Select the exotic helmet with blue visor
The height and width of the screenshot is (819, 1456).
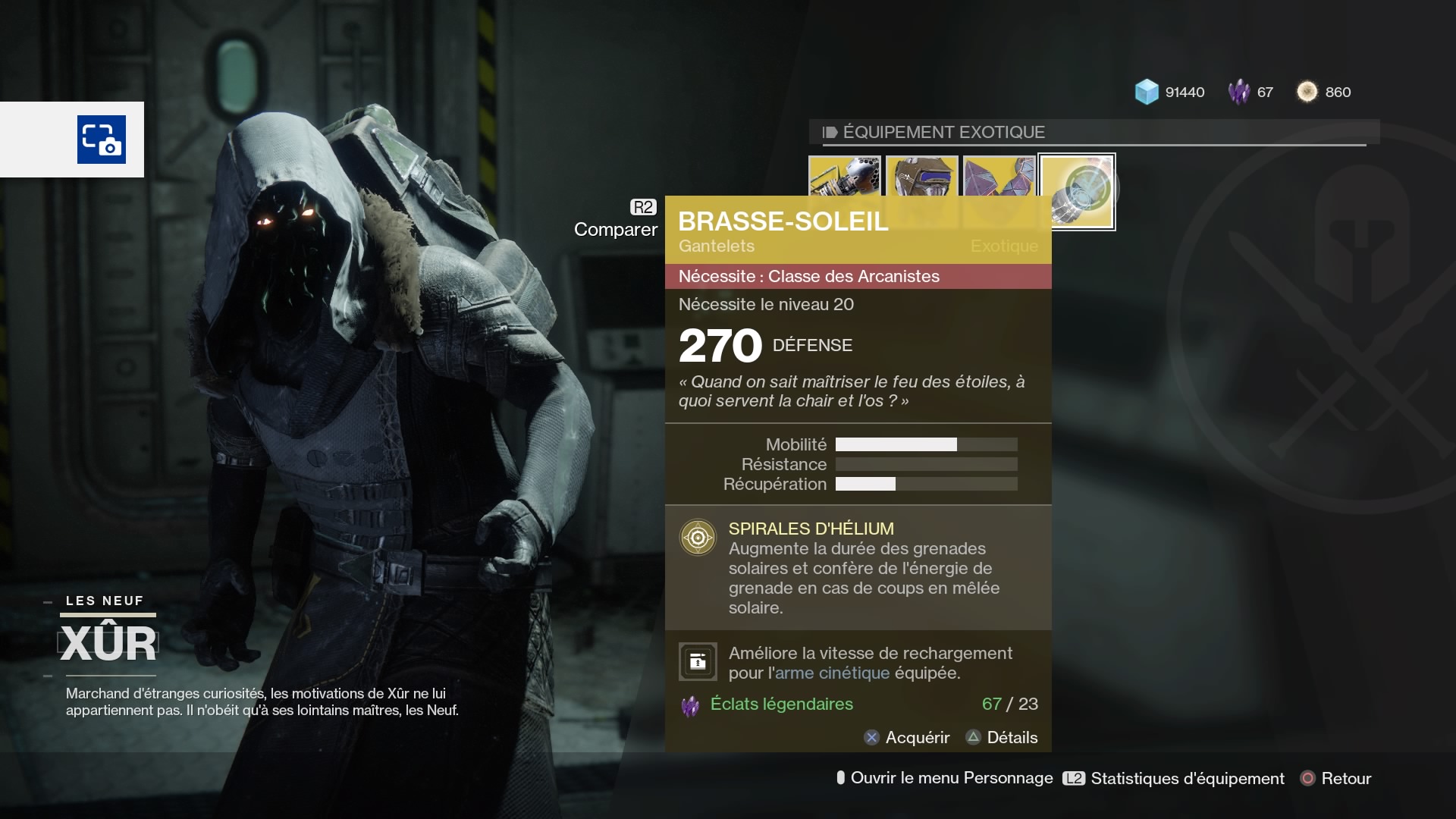pos(922,176)
